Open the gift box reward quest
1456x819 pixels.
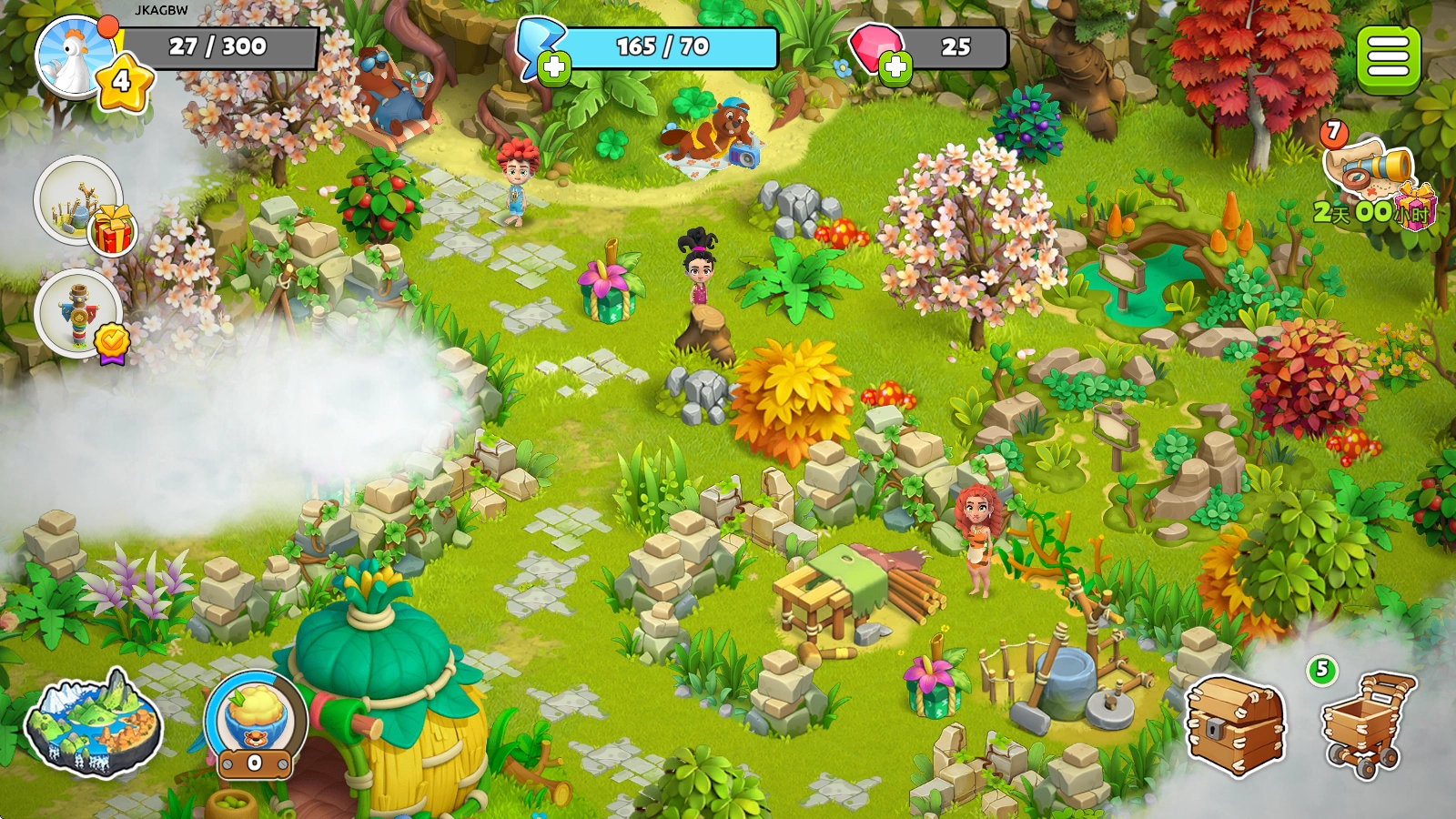tap(80, 202)
